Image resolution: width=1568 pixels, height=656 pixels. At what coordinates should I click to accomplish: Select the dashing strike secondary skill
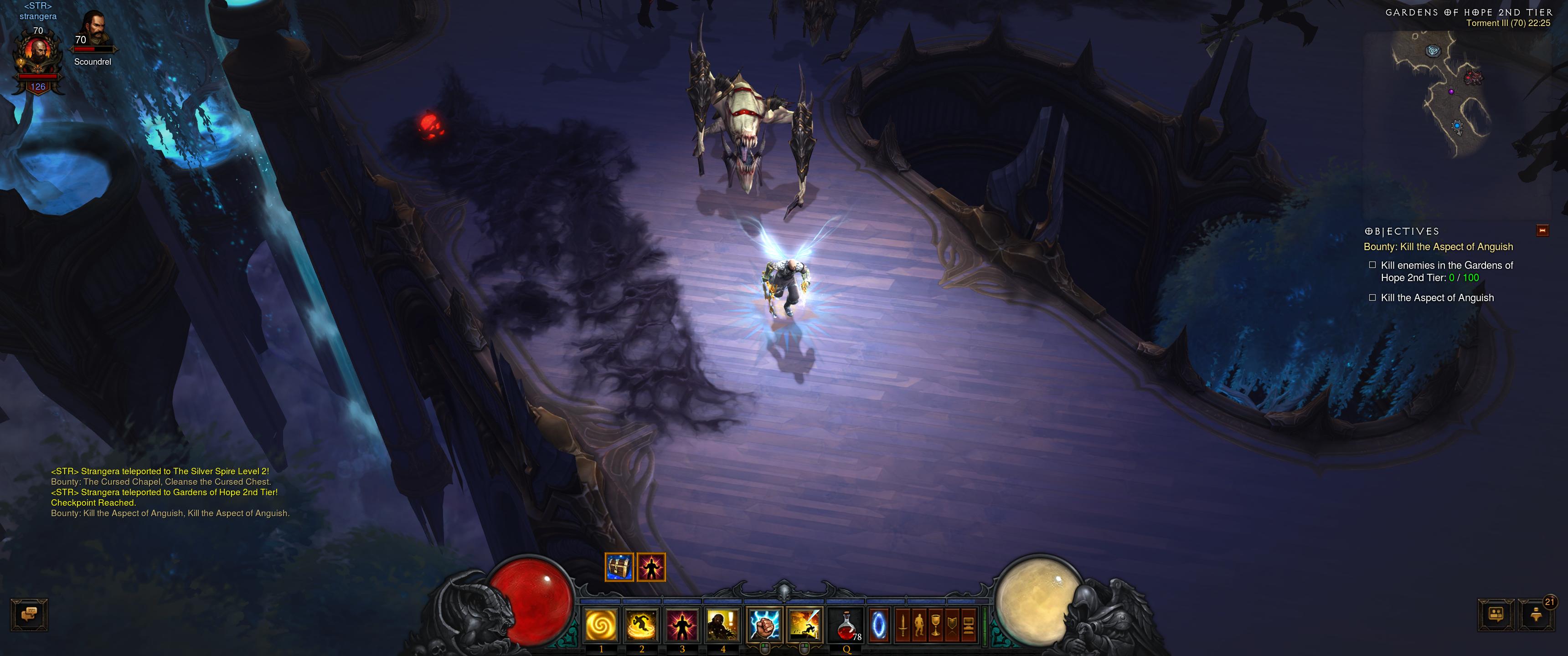(x=804, y=625)
